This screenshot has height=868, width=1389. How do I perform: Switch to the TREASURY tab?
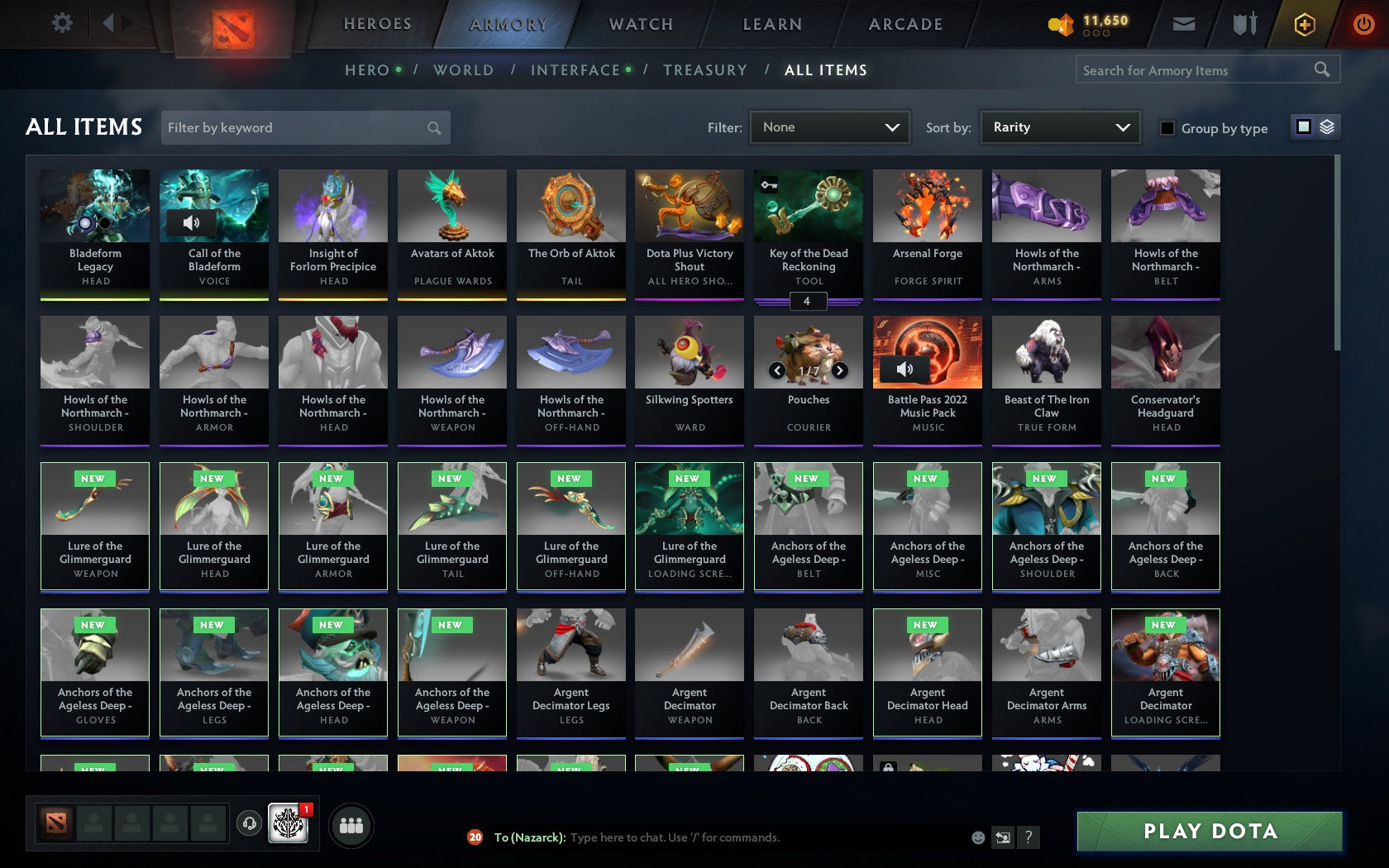coord(705,70)
